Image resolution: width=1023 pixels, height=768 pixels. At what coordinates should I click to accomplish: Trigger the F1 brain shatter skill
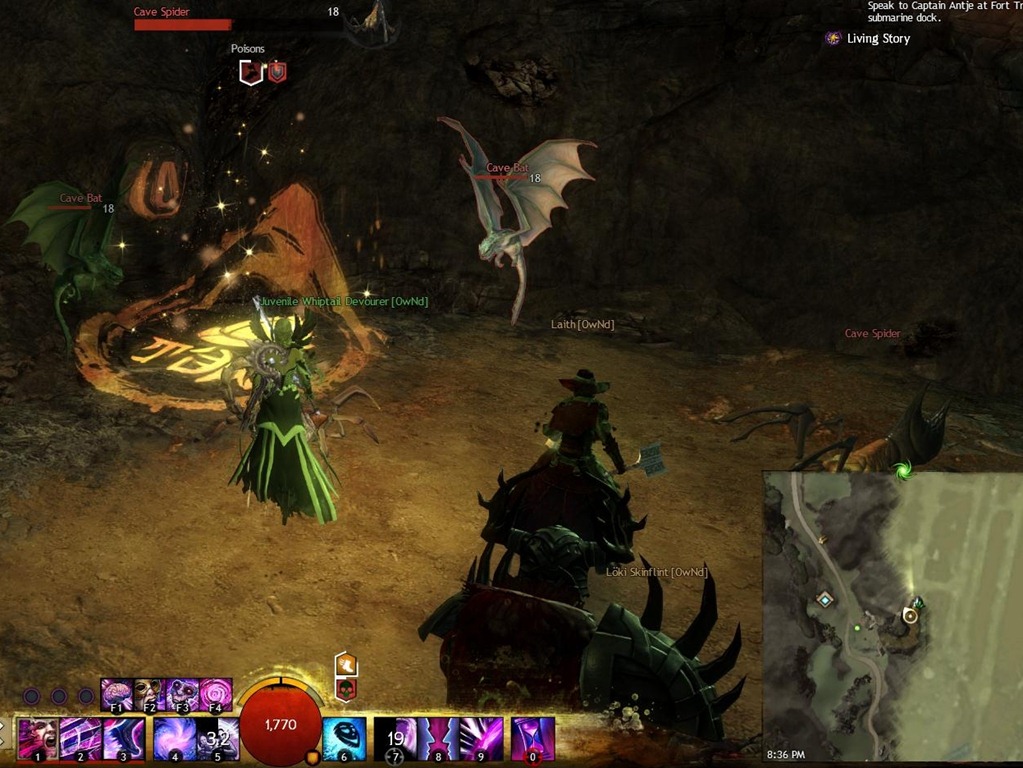pos(117,693)
